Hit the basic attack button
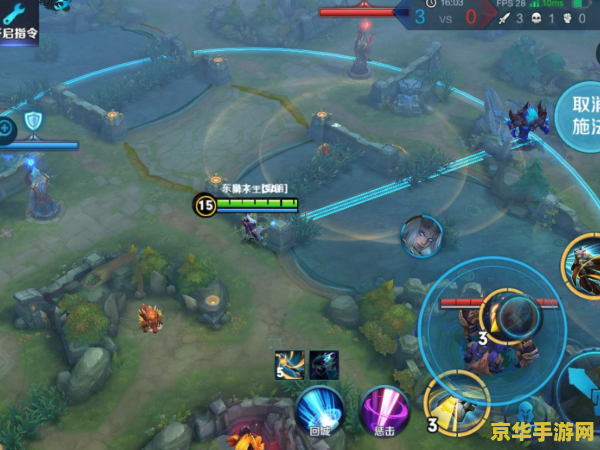 (580, 385)
